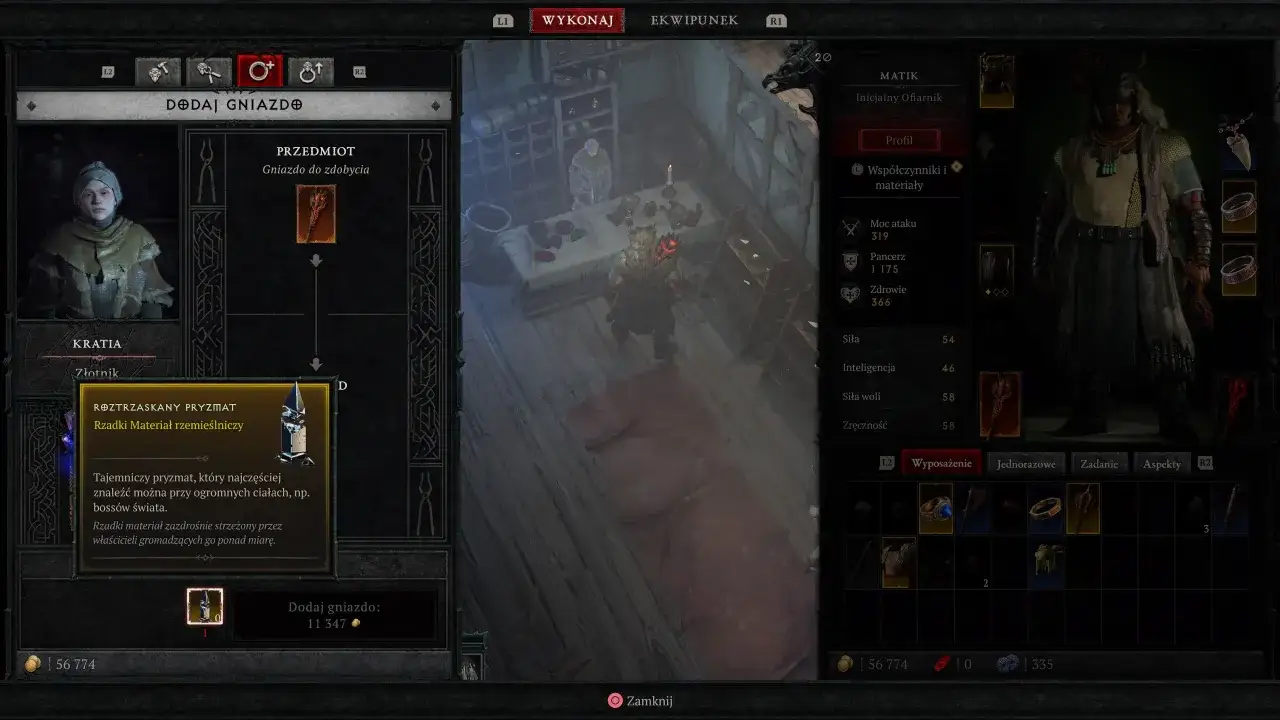Image resolution: width=1280 pixels, height=720 pixels.
Task: Select the ring unsocketing tab icon
Action: pos(310,71)
